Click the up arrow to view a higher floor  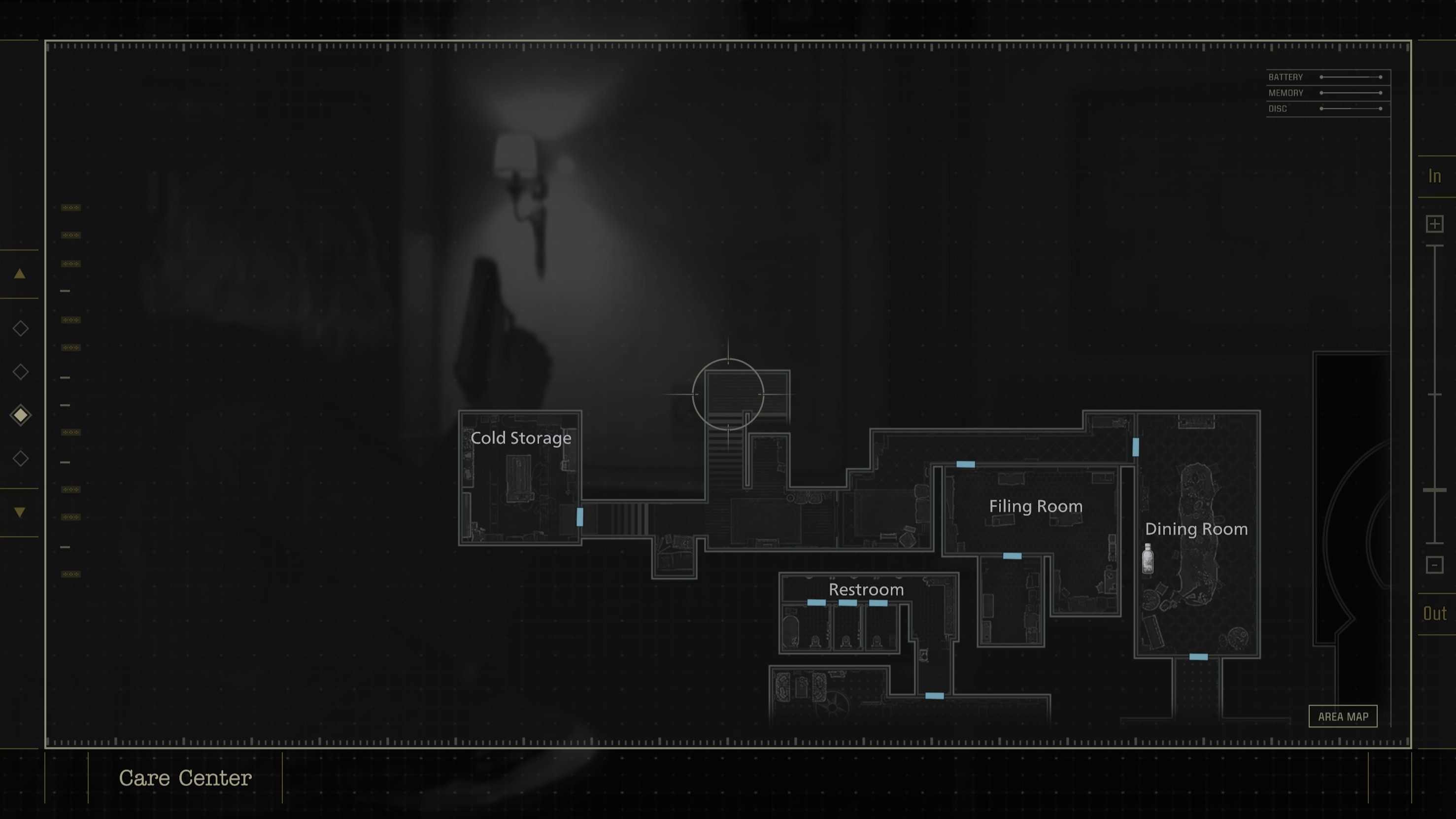coord(20,273)
